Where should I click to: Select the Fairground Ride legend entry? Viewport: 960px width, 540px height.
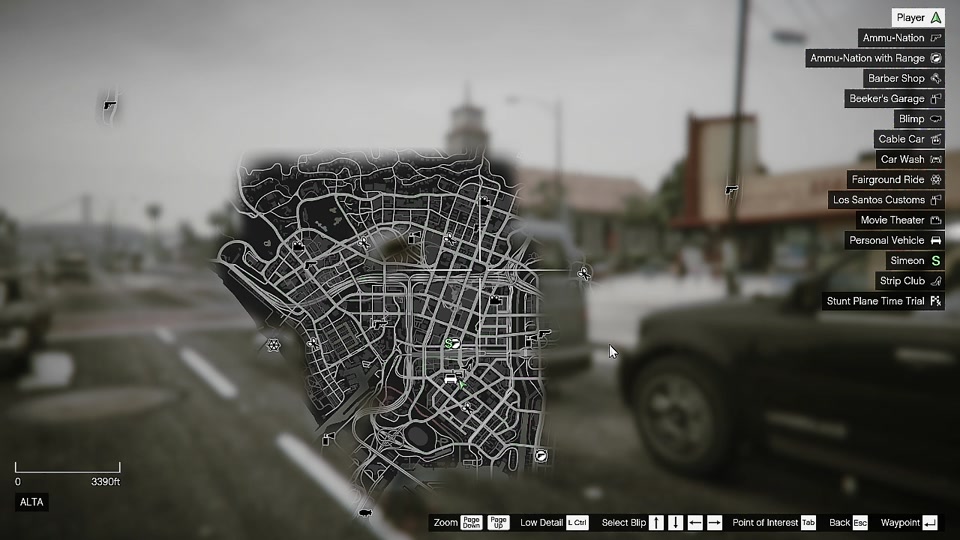click(x=895, y=180)
